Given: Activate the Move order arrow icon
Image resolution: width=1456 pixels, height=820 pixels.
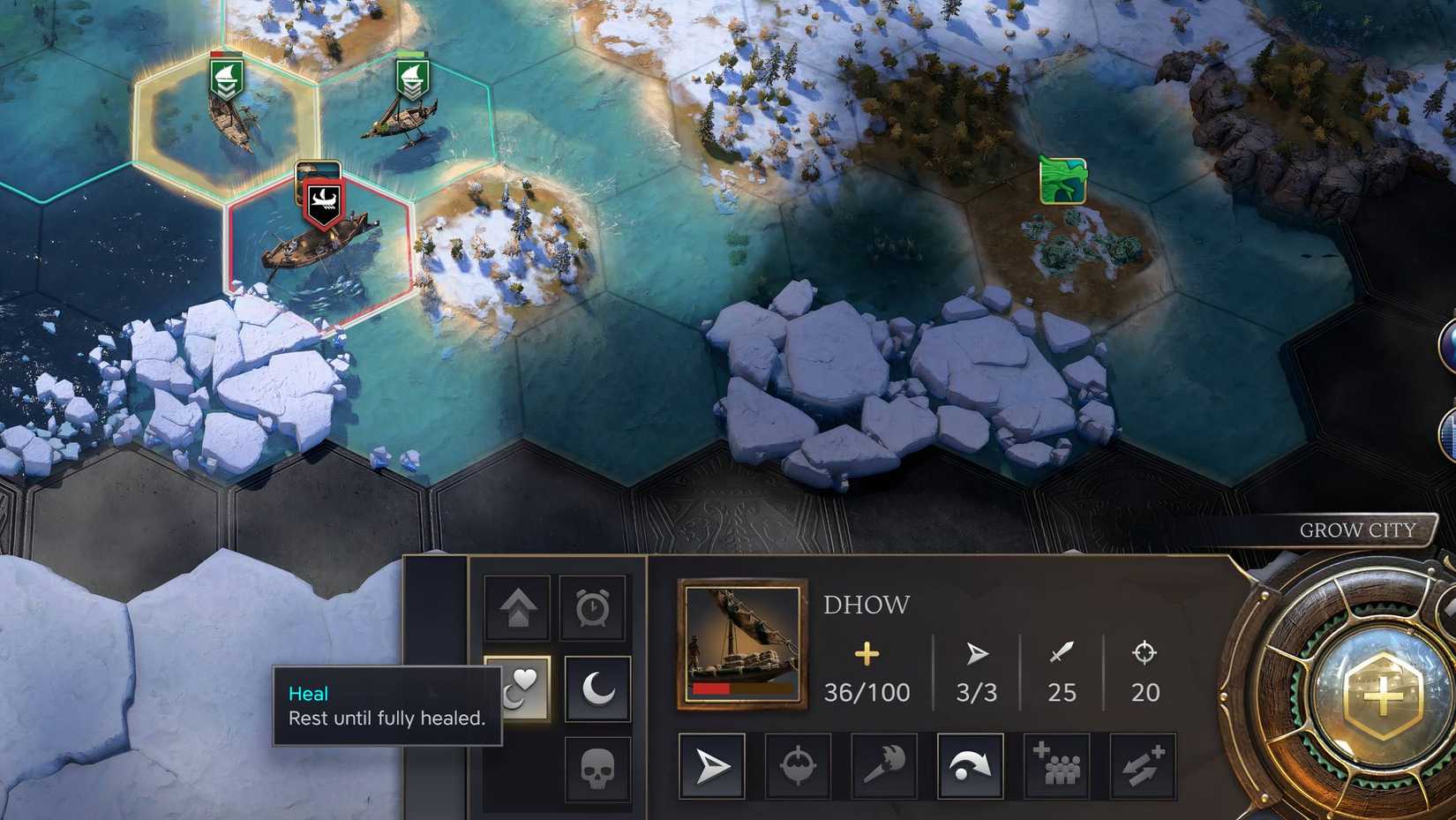Looking at the screenshot, I should pyautogui.click(x=710, y=765).
